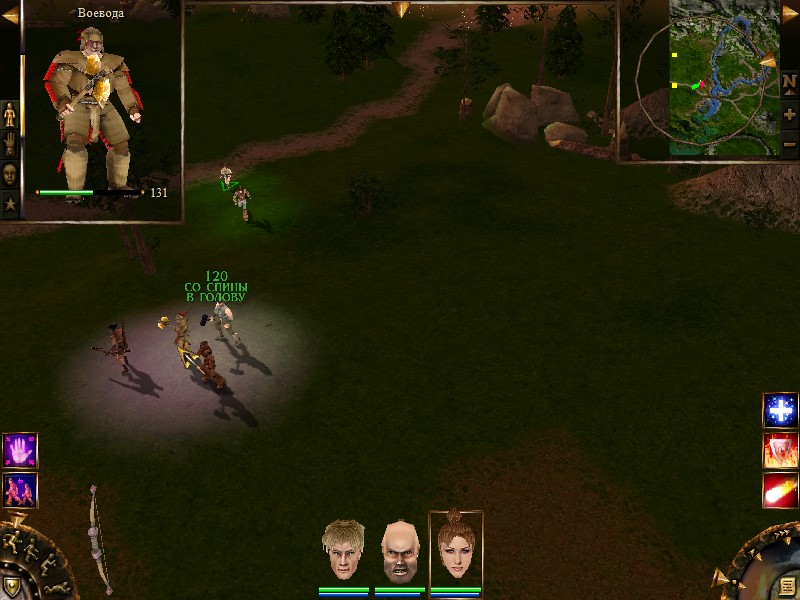Select the blond-haired party member portrait

point(342,550)
